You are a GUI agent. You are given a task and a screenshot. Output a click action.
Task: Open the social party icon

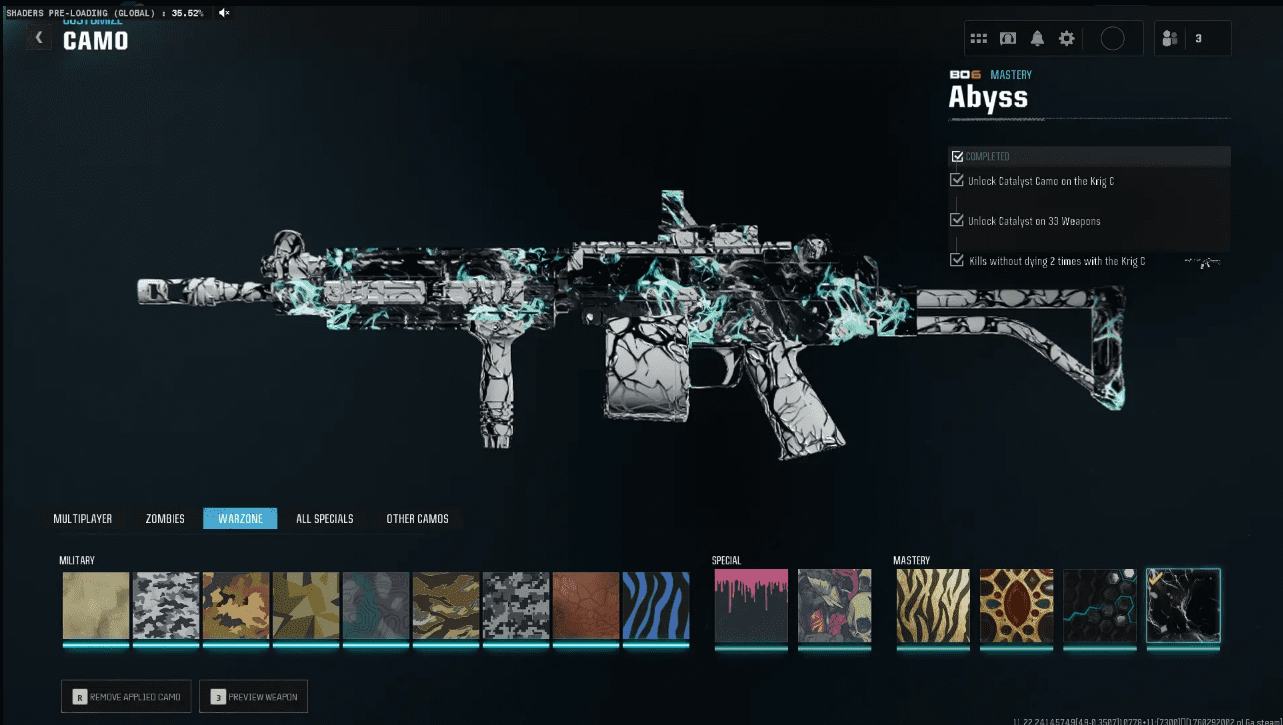1169,39
